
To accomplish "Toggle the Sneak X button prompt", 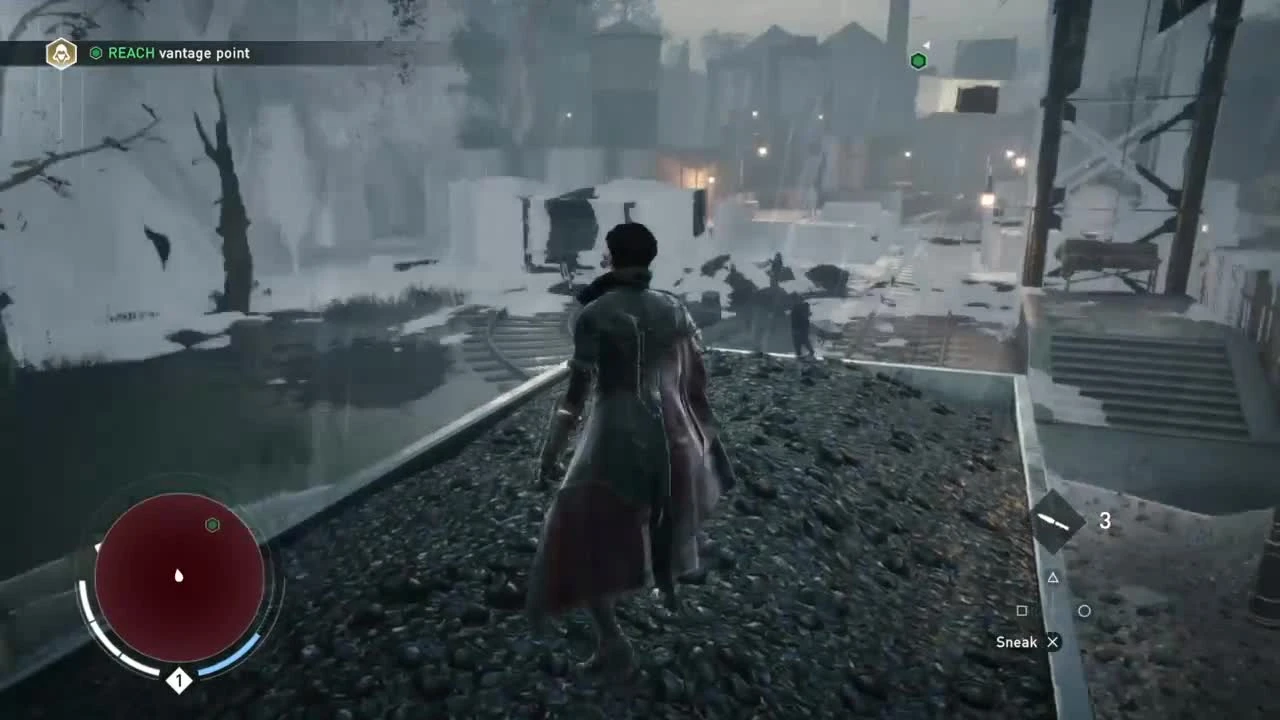I will [1052, 642].
